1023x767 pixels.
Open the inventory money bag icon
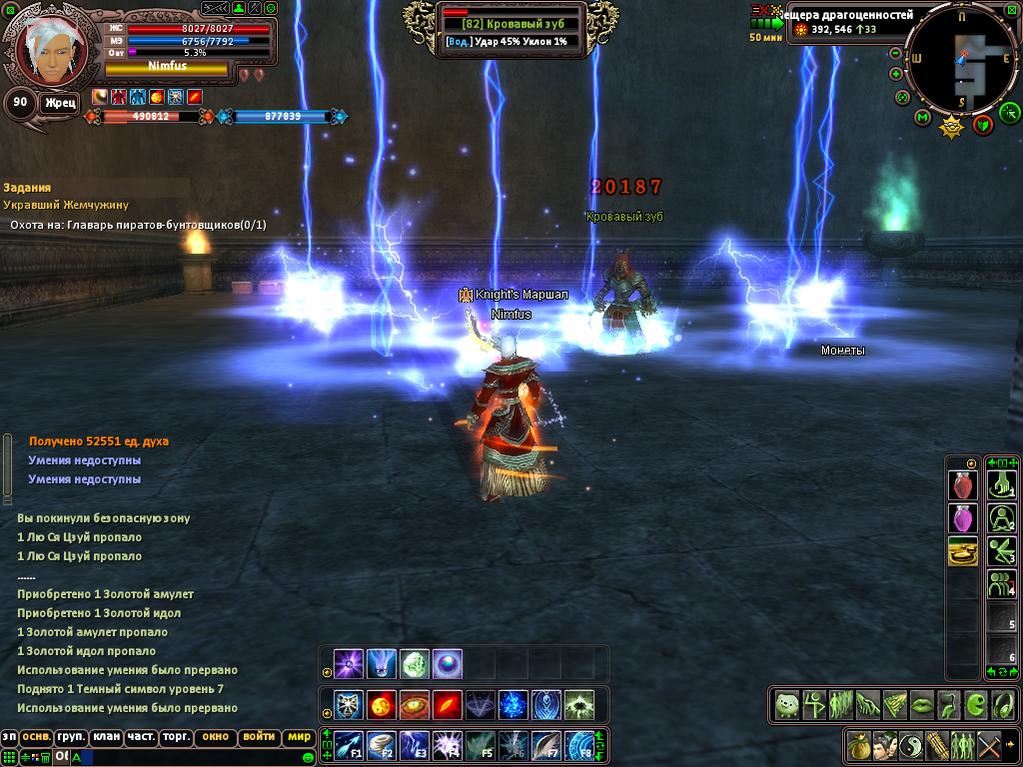pos(858,745)
